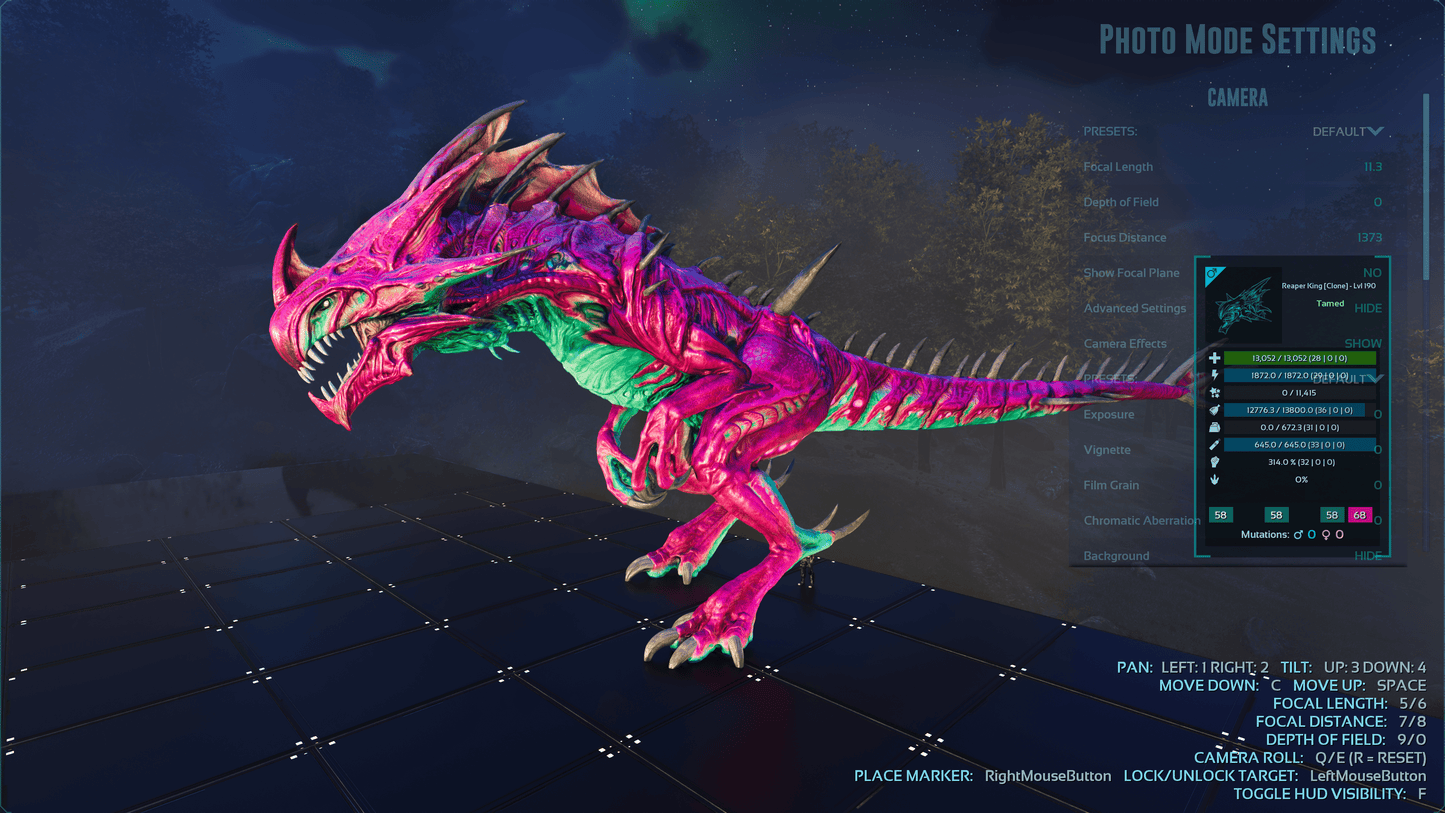This screenshot has width=1445, height=813.
Task: Select the Vignette effect setting
Action: click(x=1107, y=450)
